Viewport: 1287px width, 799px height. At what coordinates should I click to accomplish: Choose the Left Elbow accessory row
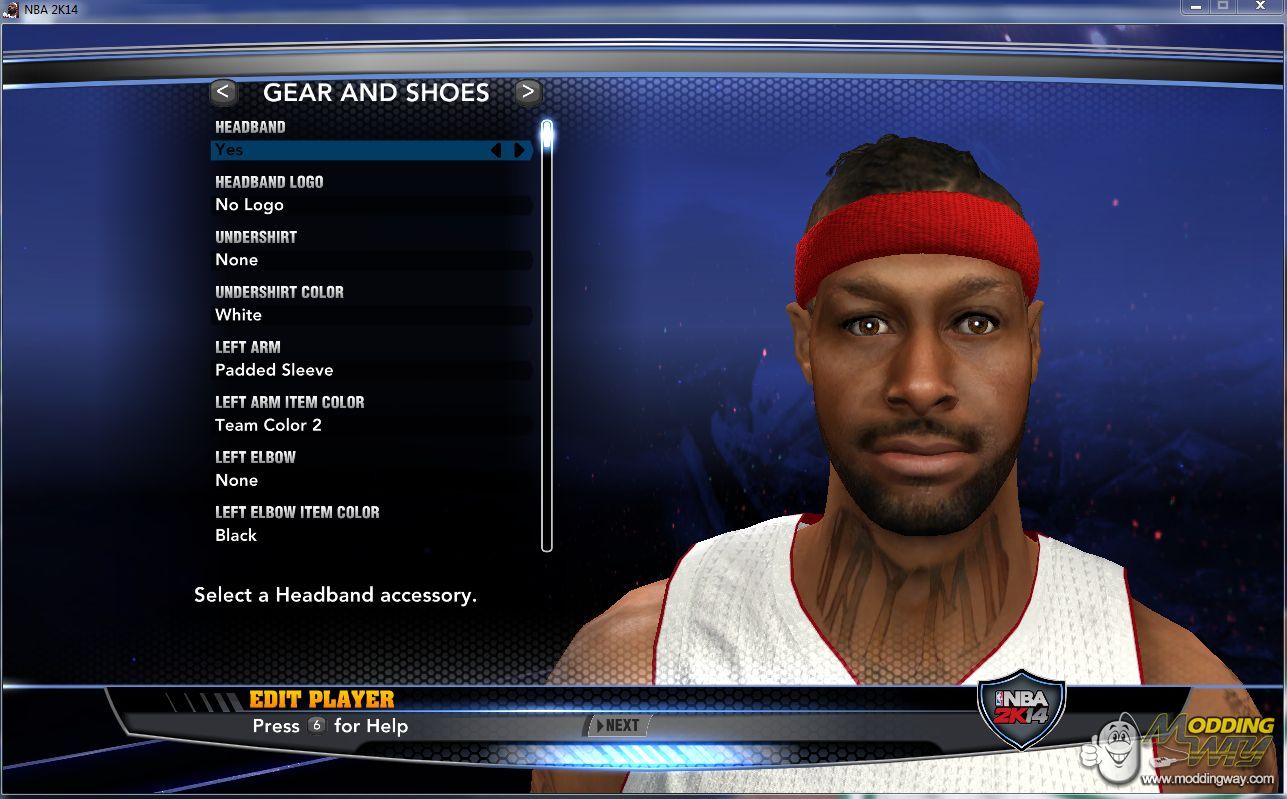point(370,480)
